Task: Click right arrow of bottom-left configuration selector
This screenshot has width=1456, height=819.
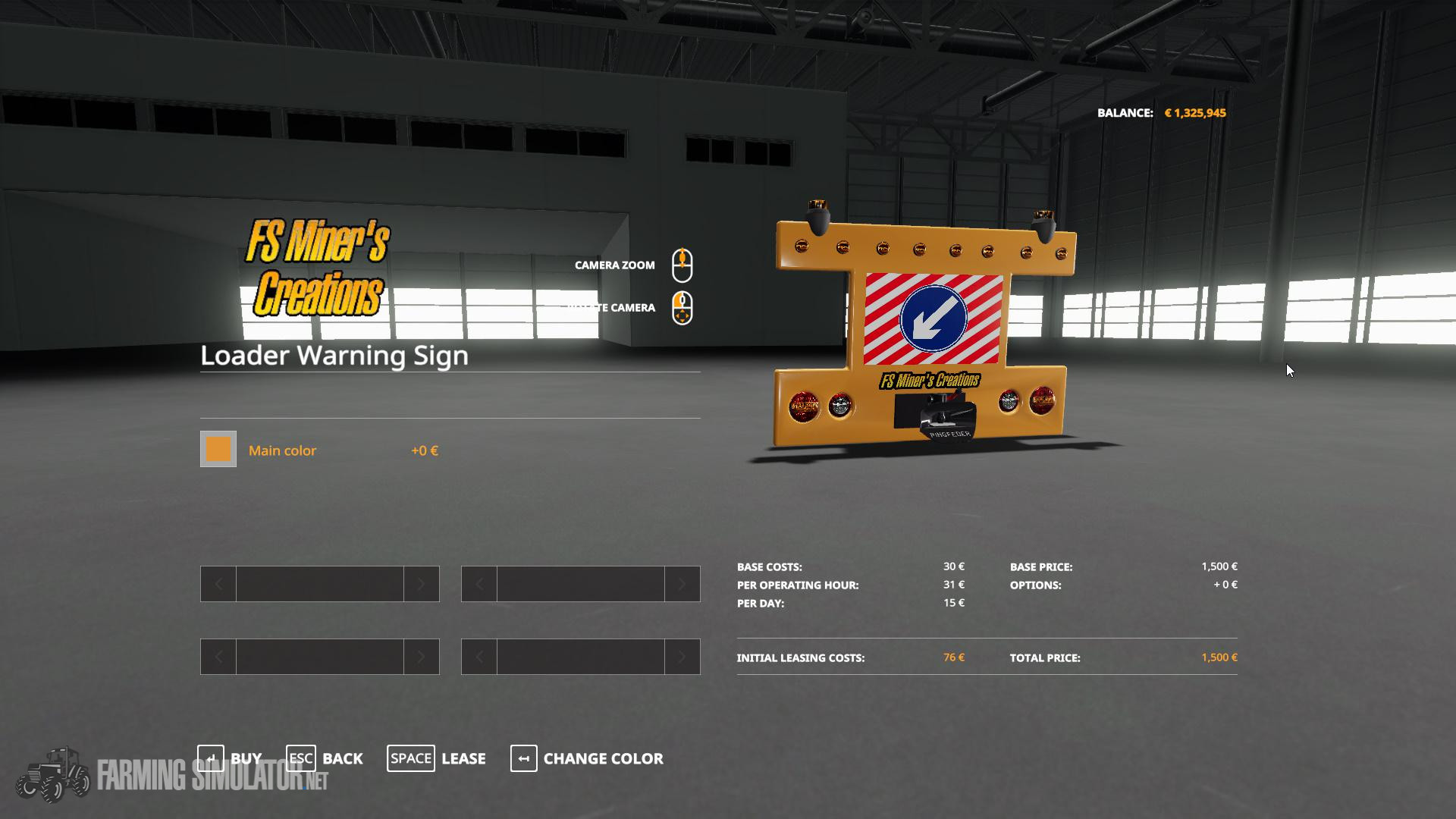Action: click(422, 657)
